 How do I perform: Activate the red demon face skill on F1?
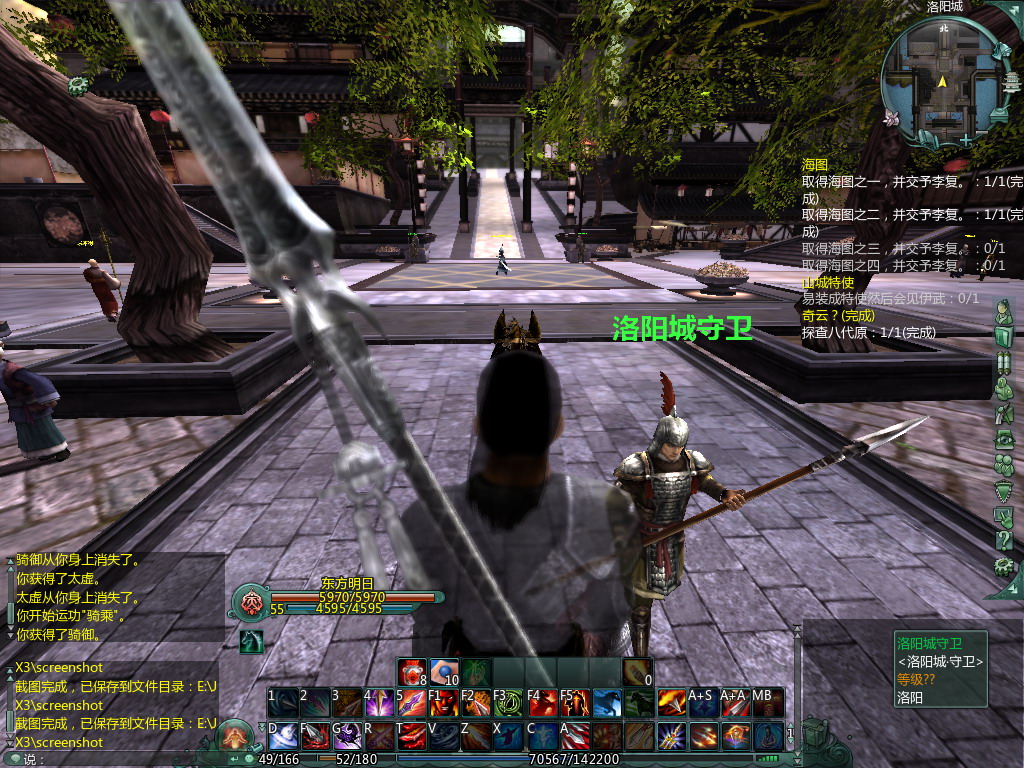[443, 703]
